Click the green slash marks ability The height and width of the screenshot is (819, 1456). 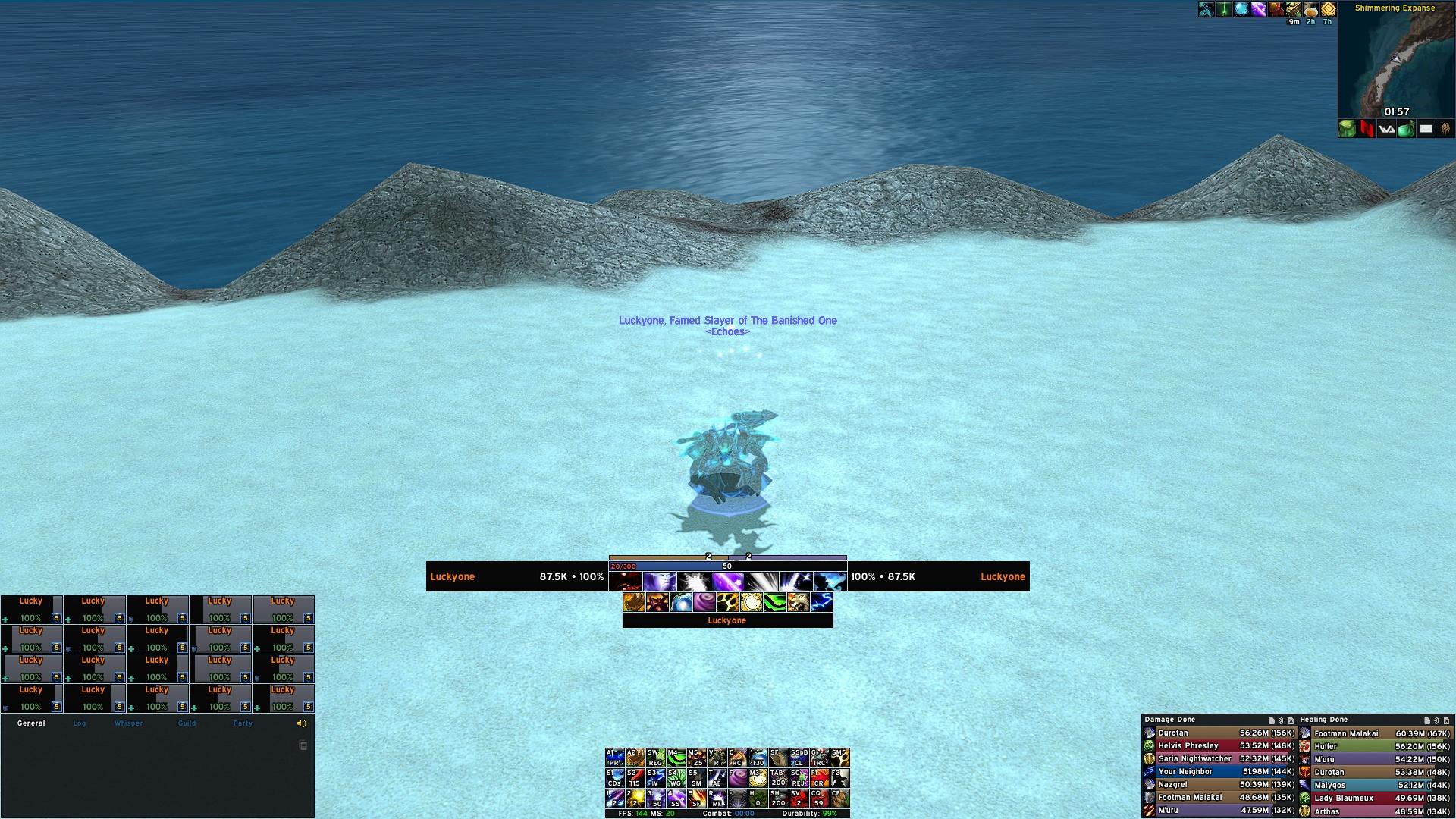tap(774, 603)
